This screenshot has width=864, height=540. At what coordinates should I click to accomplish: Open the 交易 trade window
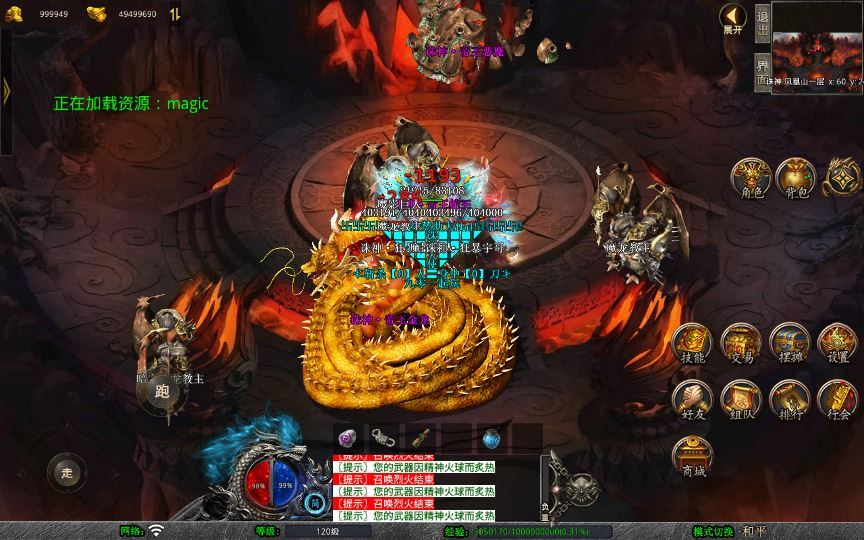click(x=740, y=344)
